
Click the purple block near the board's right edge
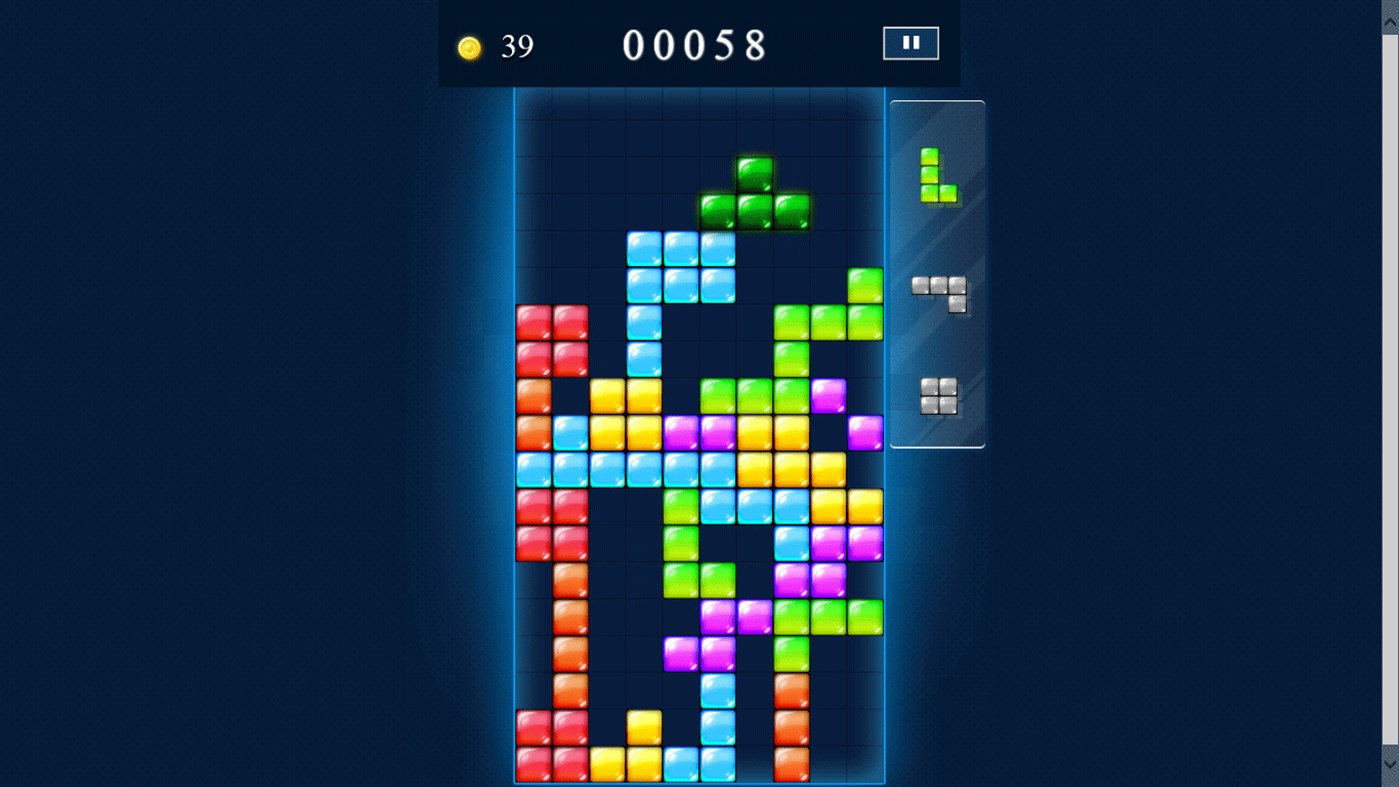(863, 431)
